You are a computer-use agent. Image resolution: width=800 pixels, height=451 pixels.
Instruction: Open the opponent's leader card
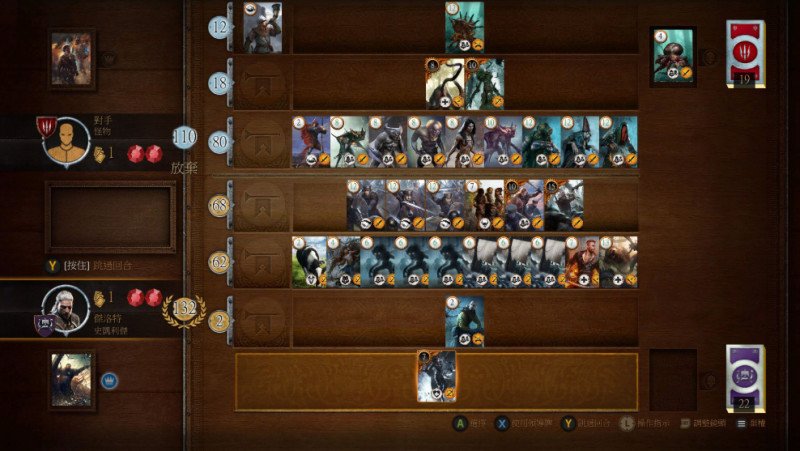pyautogui.click(x=72, y=59)
